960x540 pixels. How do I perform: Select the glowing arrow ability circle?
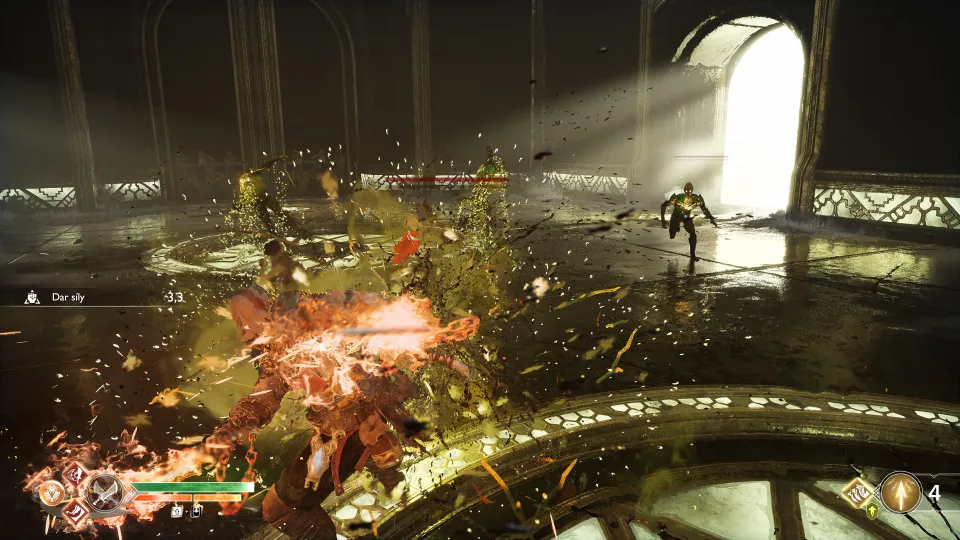900,492
